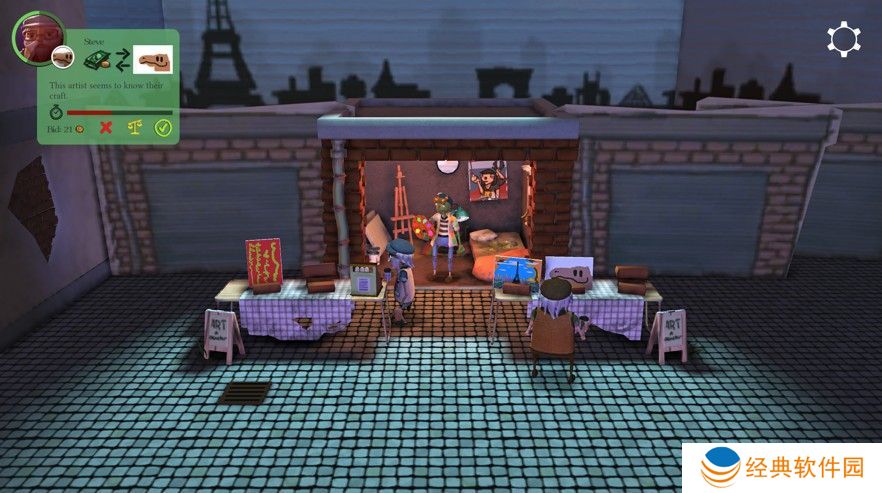Haggle using the yellow scales icon
882x493 pixels.
tap(134, 128)
